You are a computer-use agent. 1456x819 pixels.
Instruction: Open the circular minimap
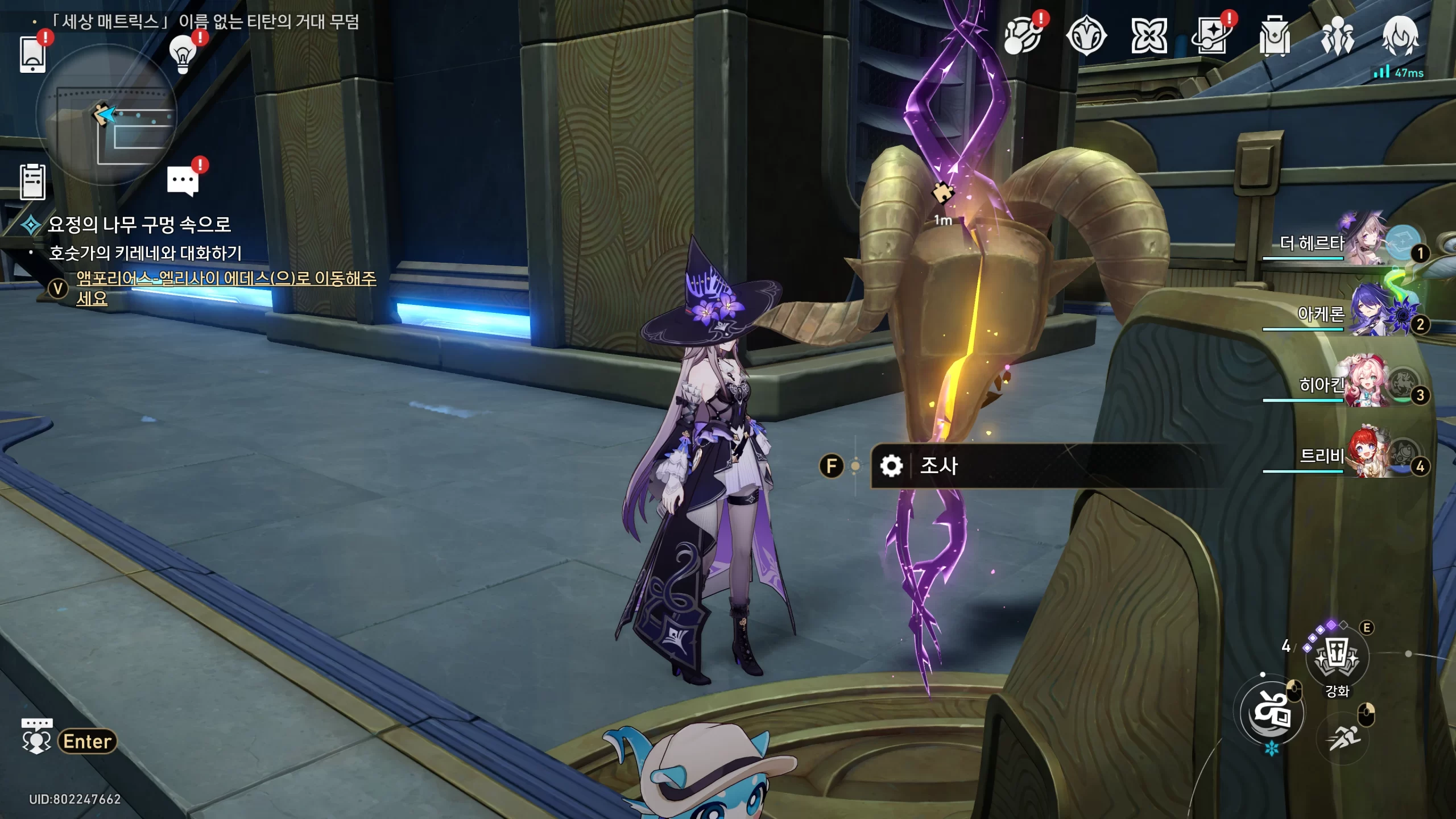point(106,115)
